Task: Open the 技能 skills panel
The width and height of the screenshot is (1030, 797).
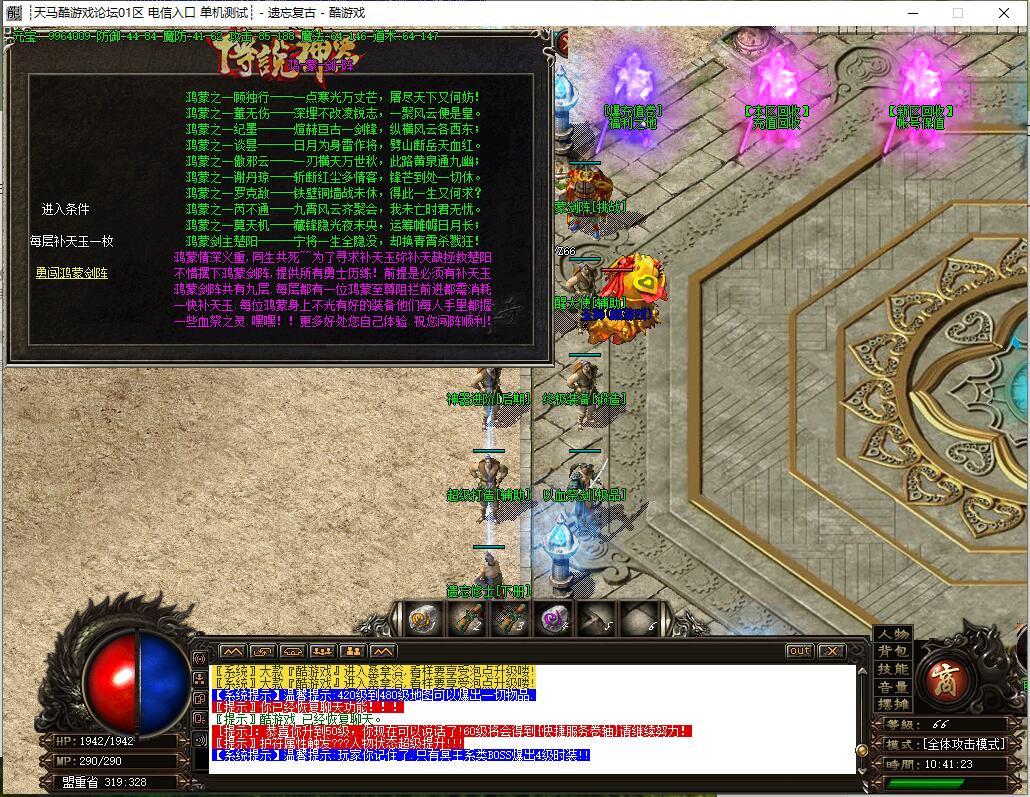Action: 893,669
